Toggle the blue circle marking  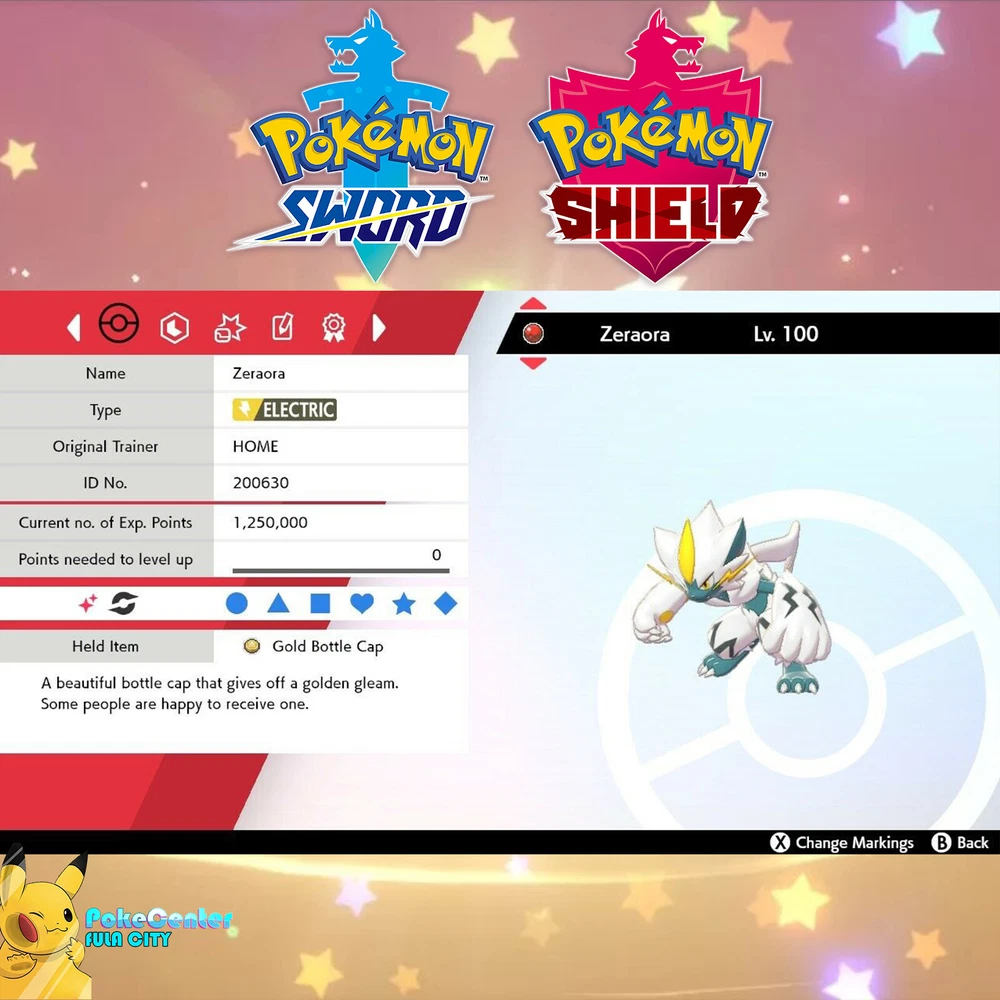point(236,603)
